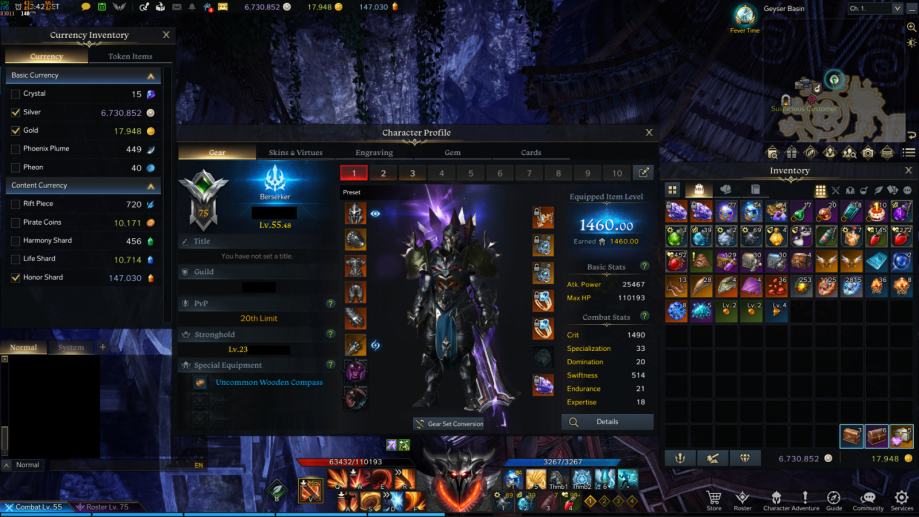The height and width of the screenshot is (517, 919).
Task: Tick the Pirate Coins checkbox
Action: click(15, 222)
